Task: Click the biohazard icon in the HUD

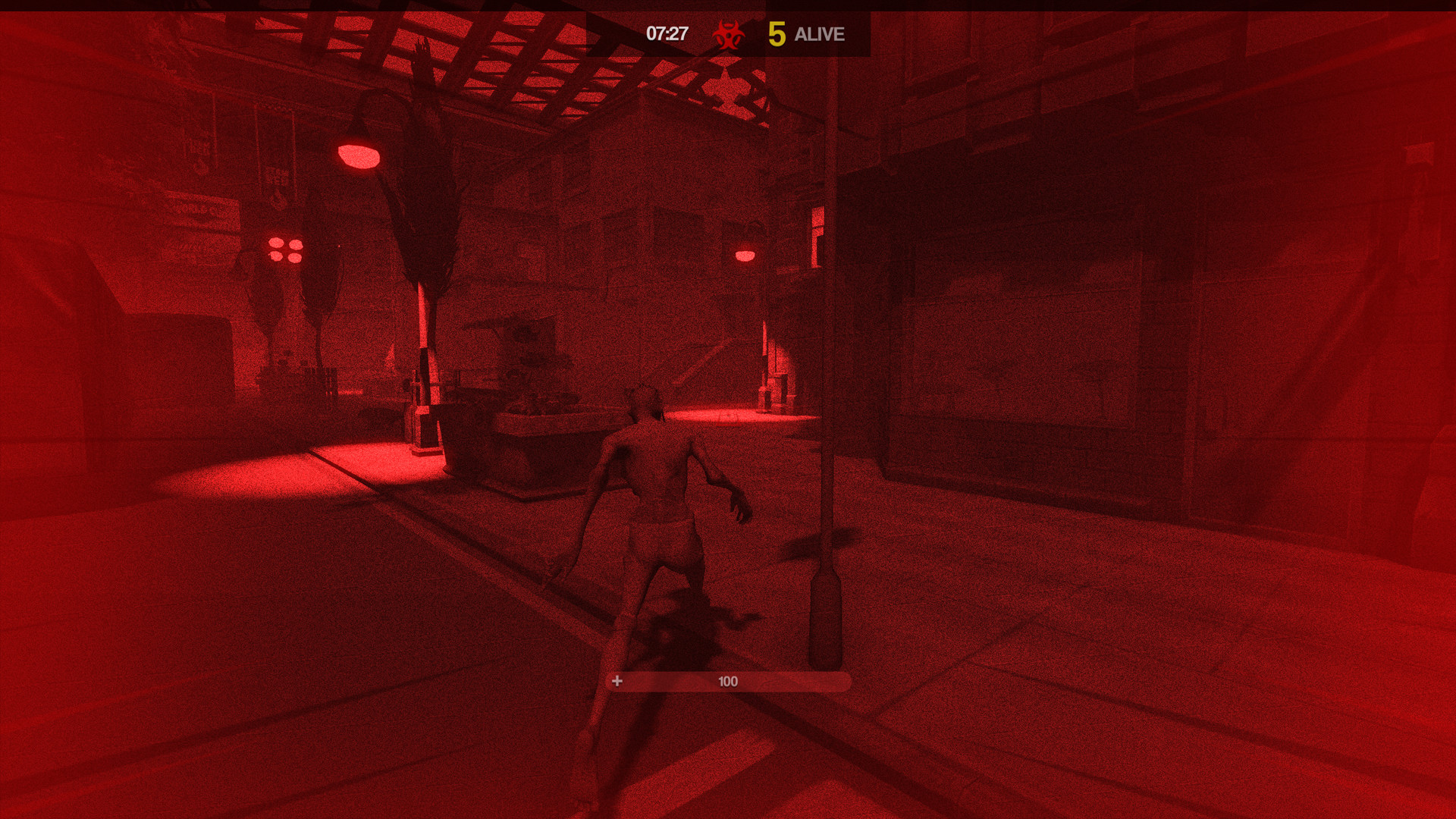Action: [x=726, y=33]
